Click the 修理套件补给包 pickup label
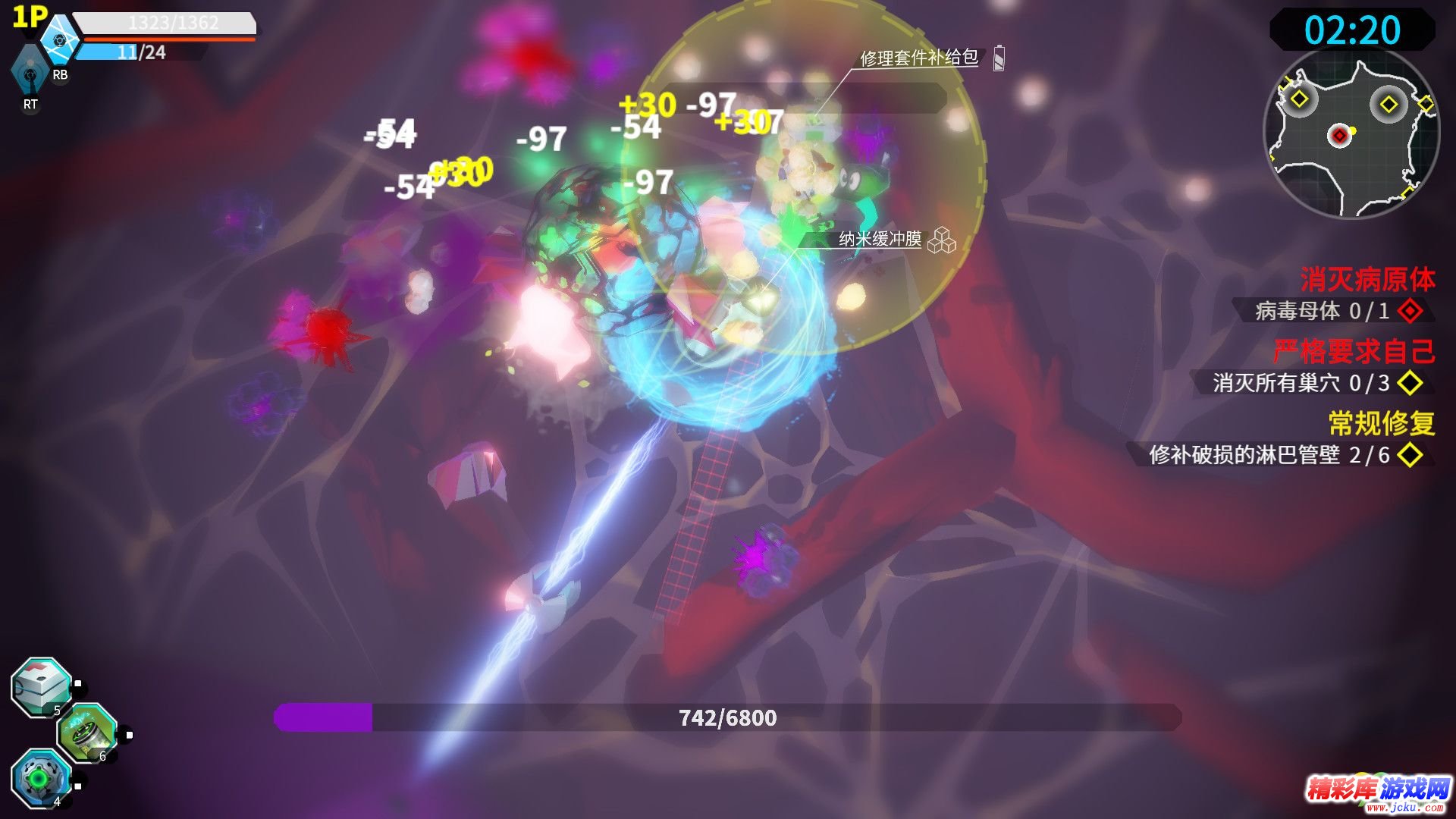 click(919, 58)
